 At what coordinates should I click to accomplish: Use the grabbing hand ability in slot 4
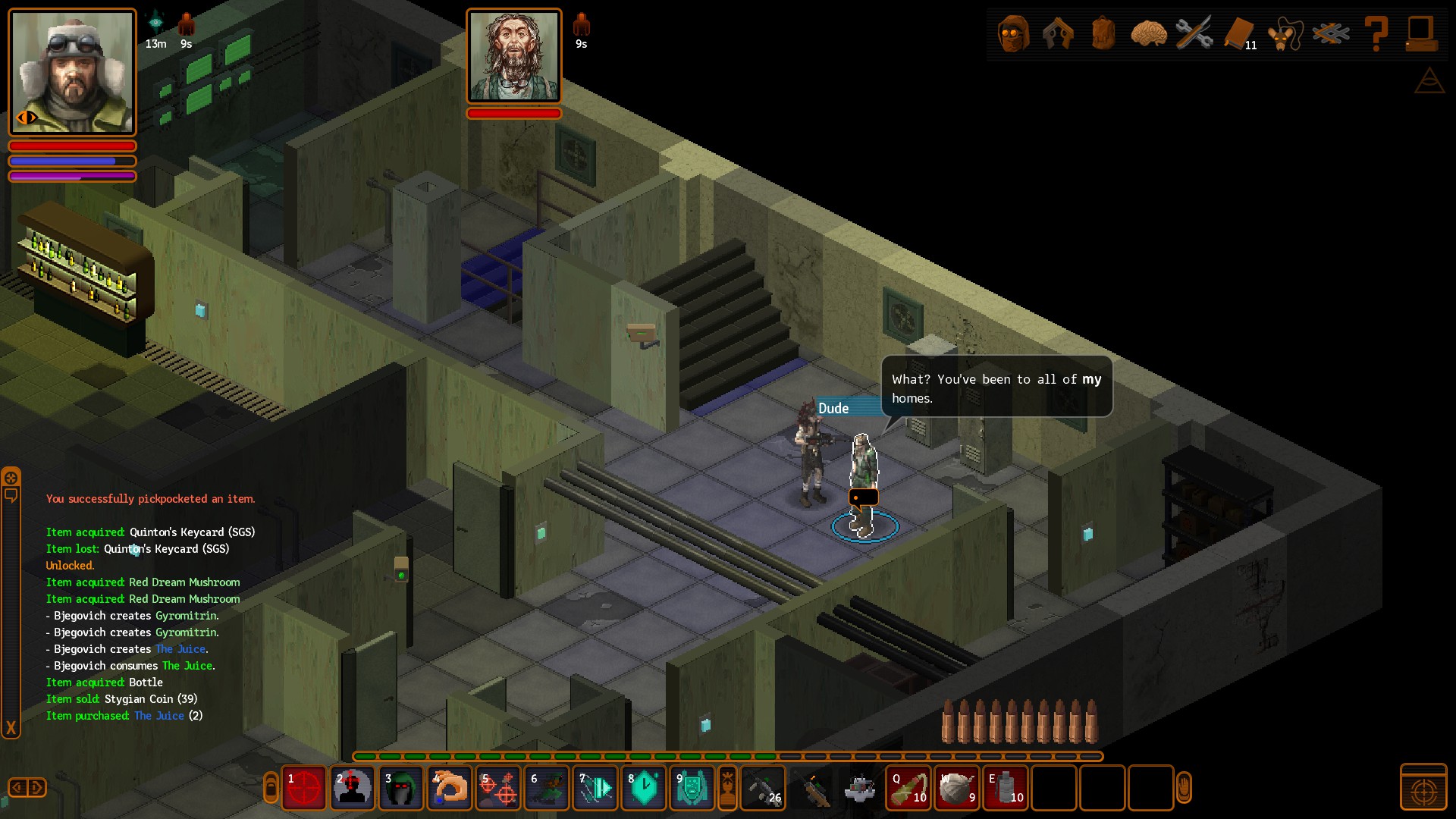450,789
